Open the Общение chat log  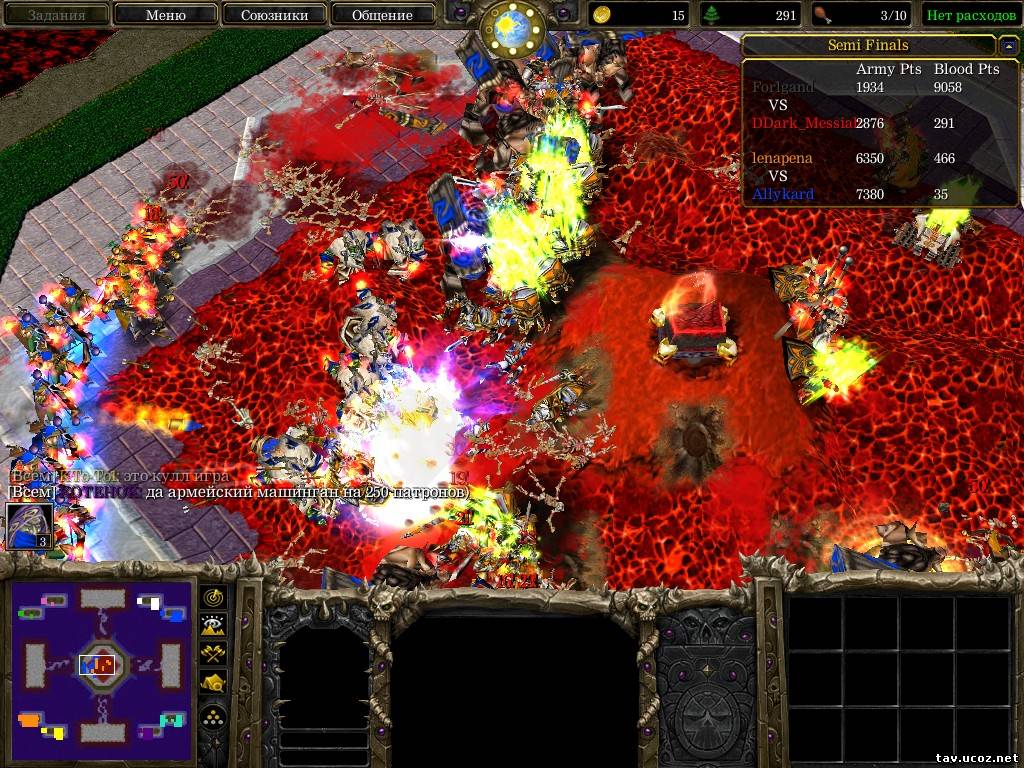382,15
